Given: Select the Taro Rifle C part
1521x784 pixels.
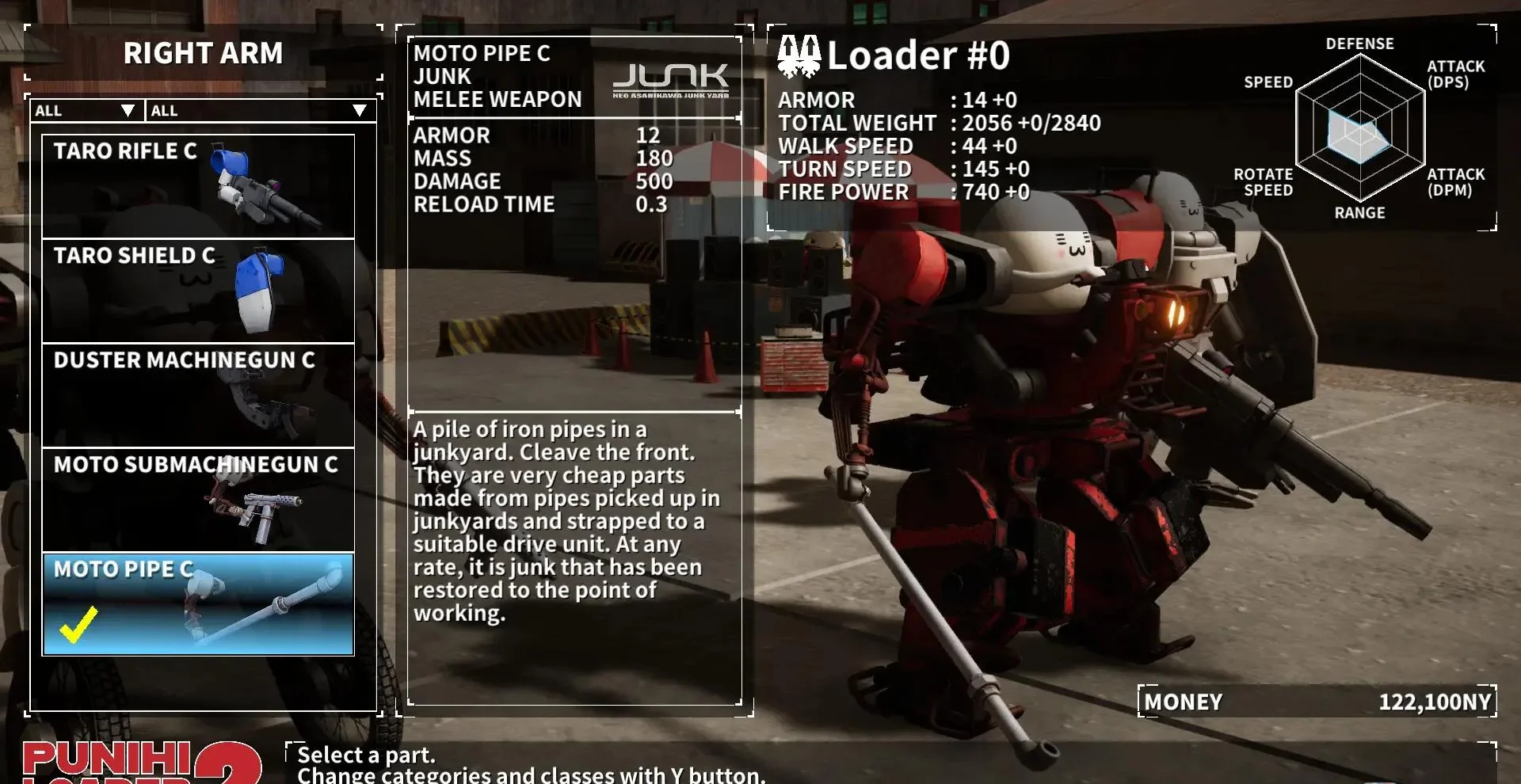Looking at the screenshot, I should tap(198, 186).
